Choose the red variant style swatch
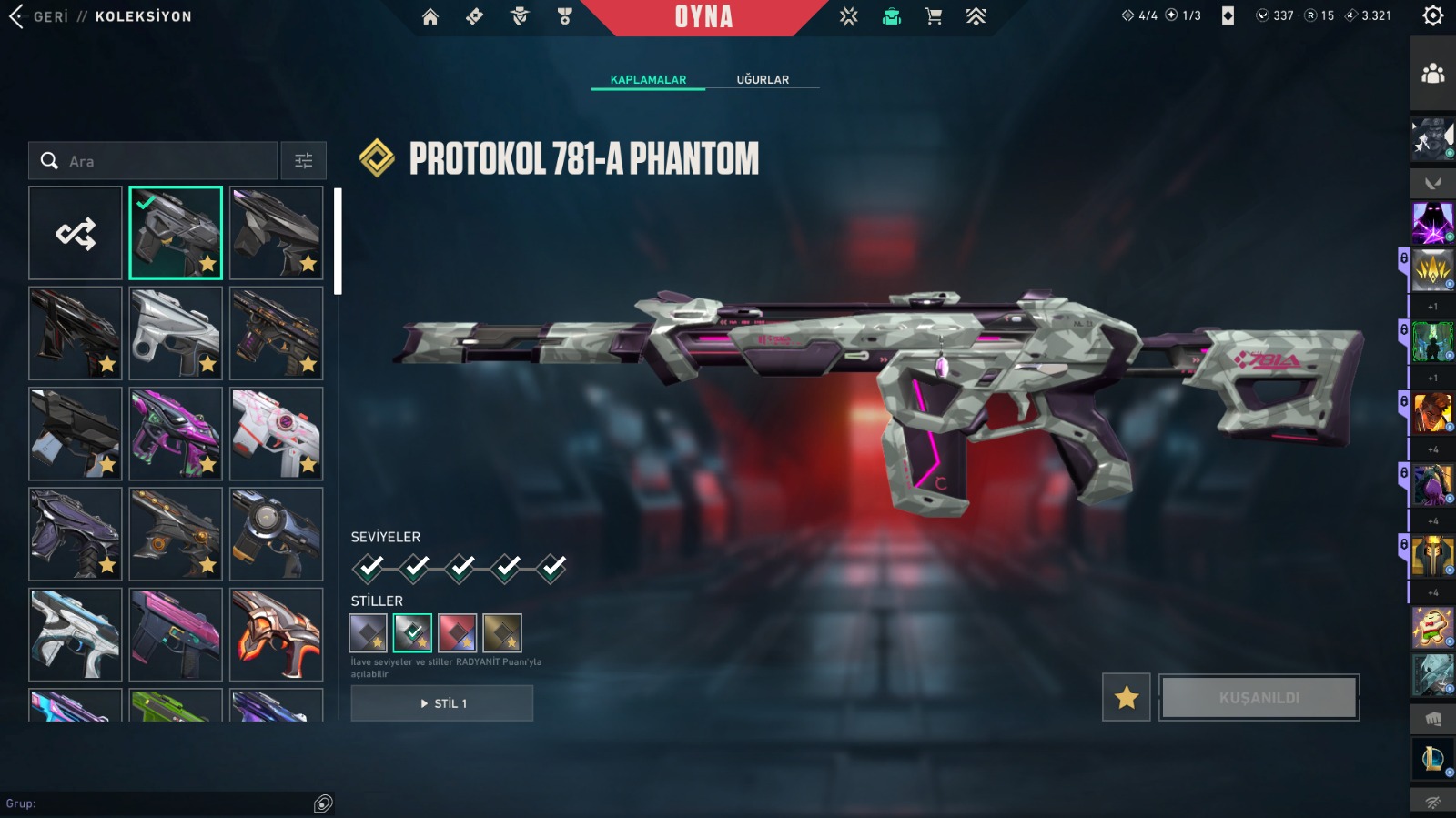 click(458, 632)
